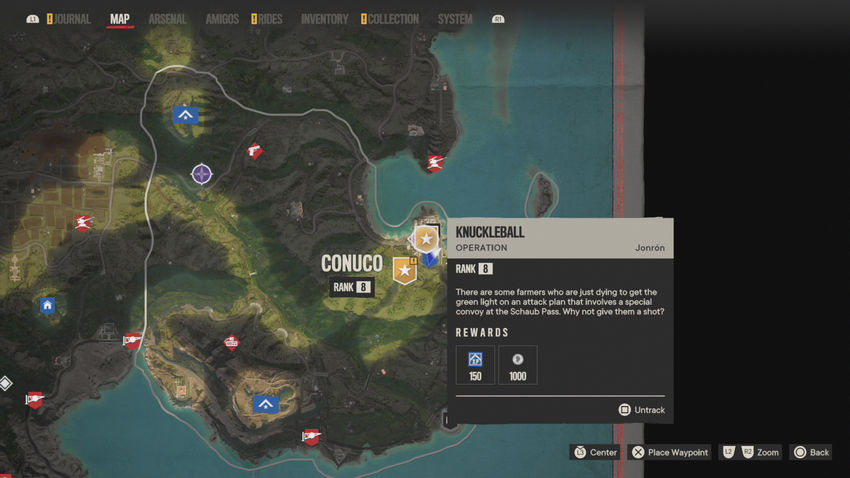Click the blue house map marker
The width and height of the screenshot is (850, 478).
pyautogui.click(x=47, y=305)
